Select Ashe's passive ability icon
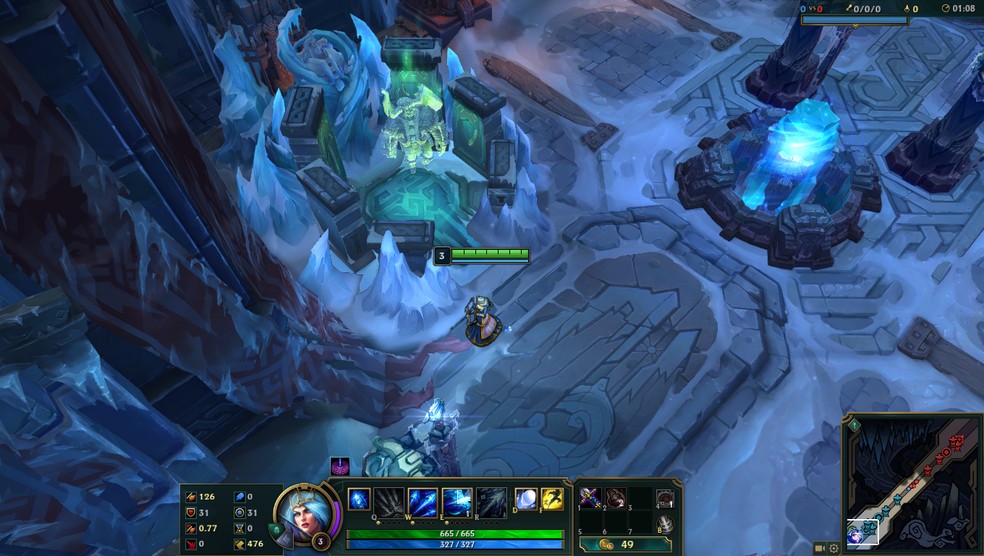The height and width of the screenshot is (556, 984). click(x=359, y=499)
